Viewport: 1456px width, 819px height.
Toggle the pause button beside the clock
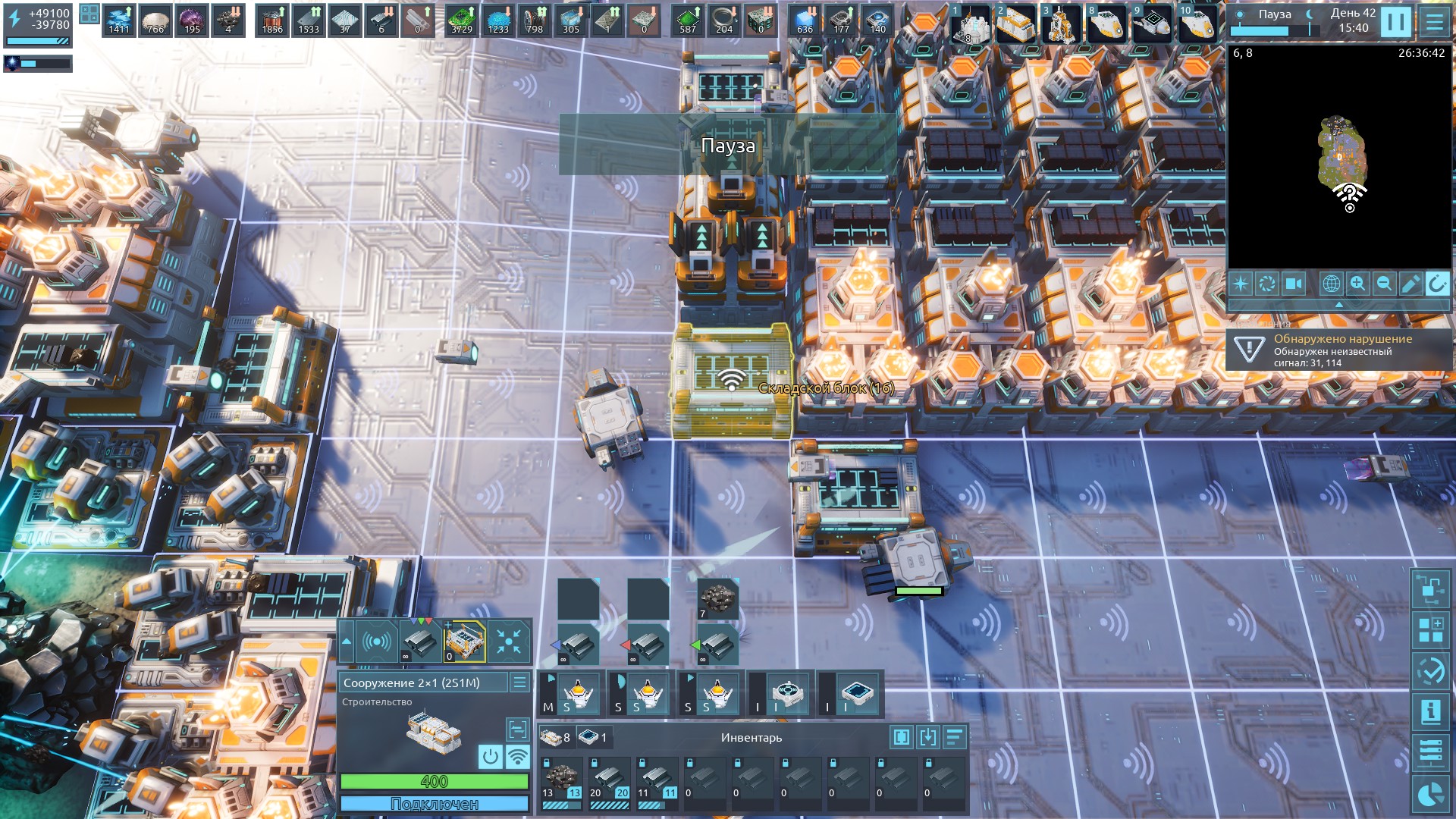coord(1395,23)
